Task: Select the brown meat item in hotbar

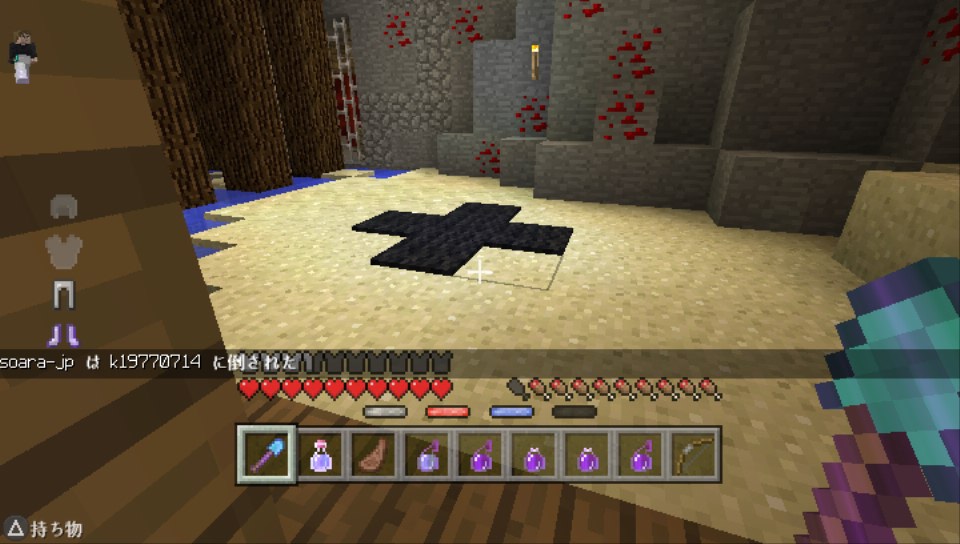Action: pyautogui.click(x=374, y=456)
